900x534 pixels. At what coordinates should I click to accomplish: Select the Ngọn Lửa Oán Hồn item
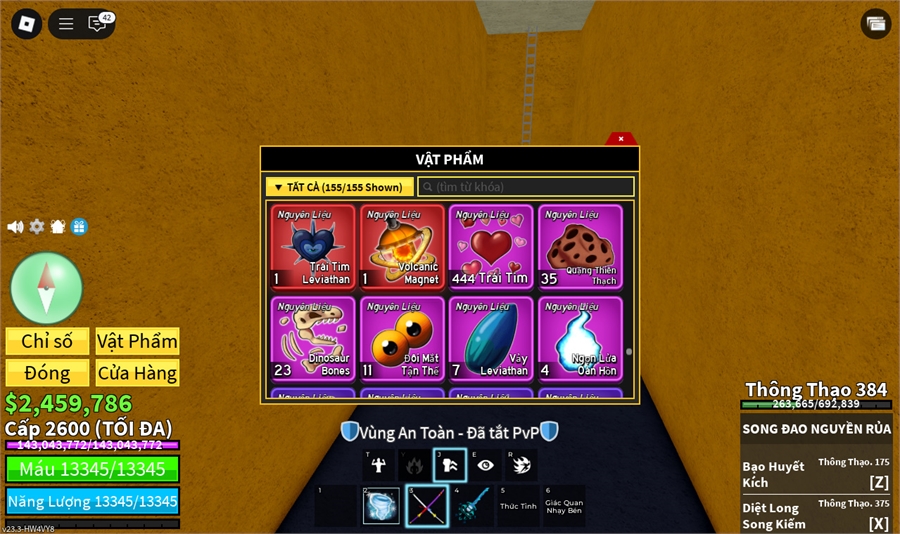click(x=580, y=338)
